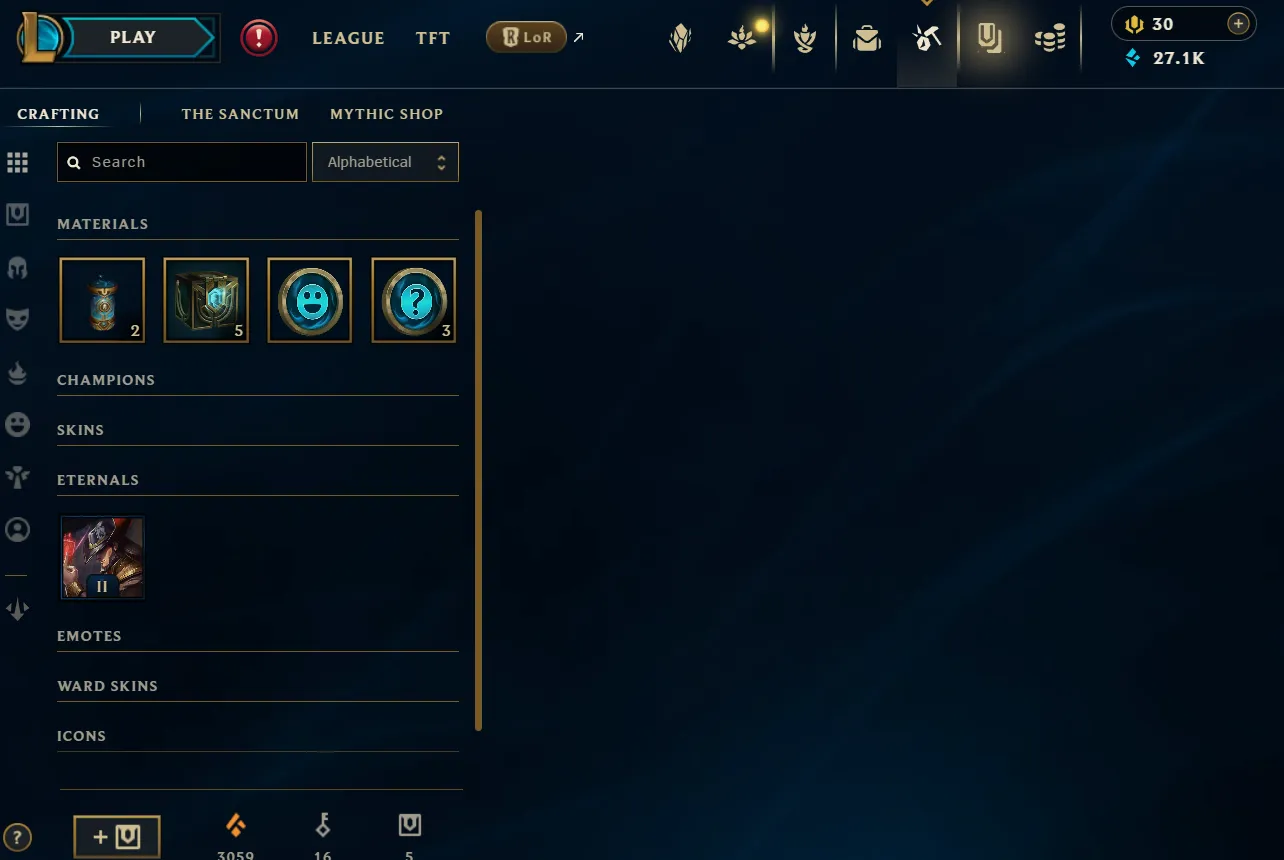
Task: Open Legends of Runeterra via the LoR link
Action: [x=526, y=36]
